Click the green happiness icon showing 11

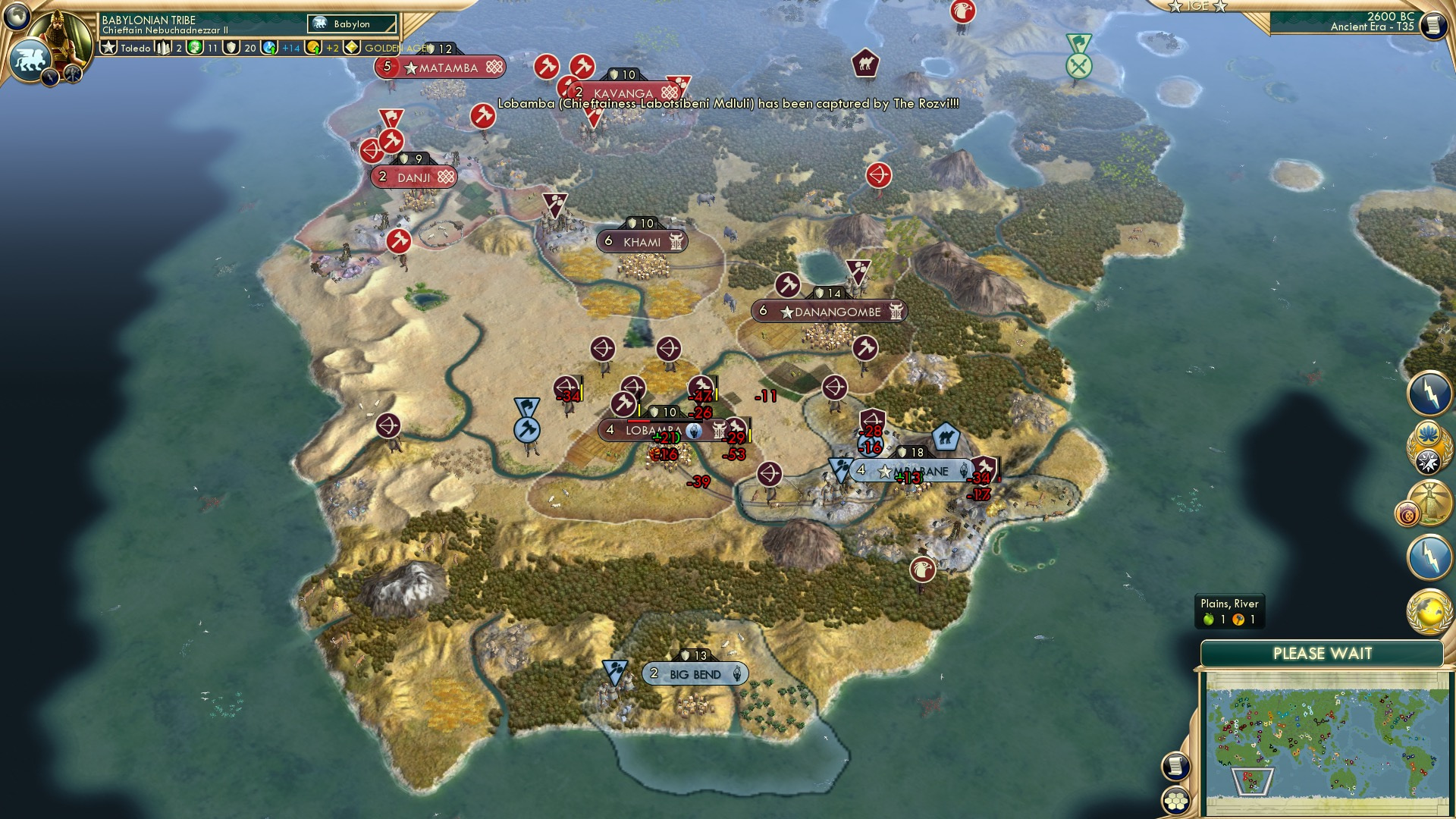[x=194, y=49]
